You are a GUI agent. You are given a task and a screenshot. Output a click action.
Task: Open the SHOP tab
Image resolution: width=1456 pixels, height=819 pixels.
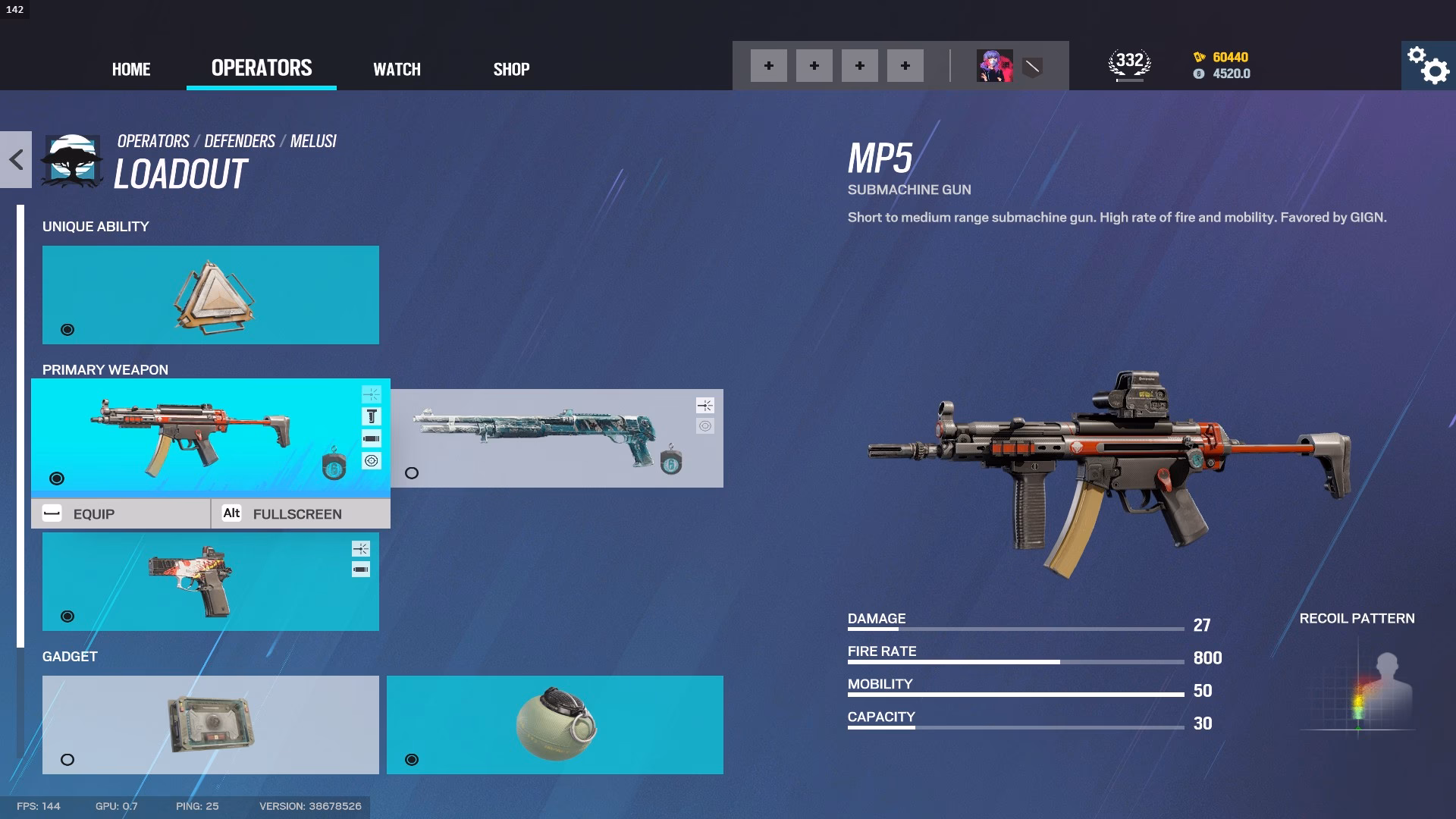pyautogui.click(x=511, y=69)
